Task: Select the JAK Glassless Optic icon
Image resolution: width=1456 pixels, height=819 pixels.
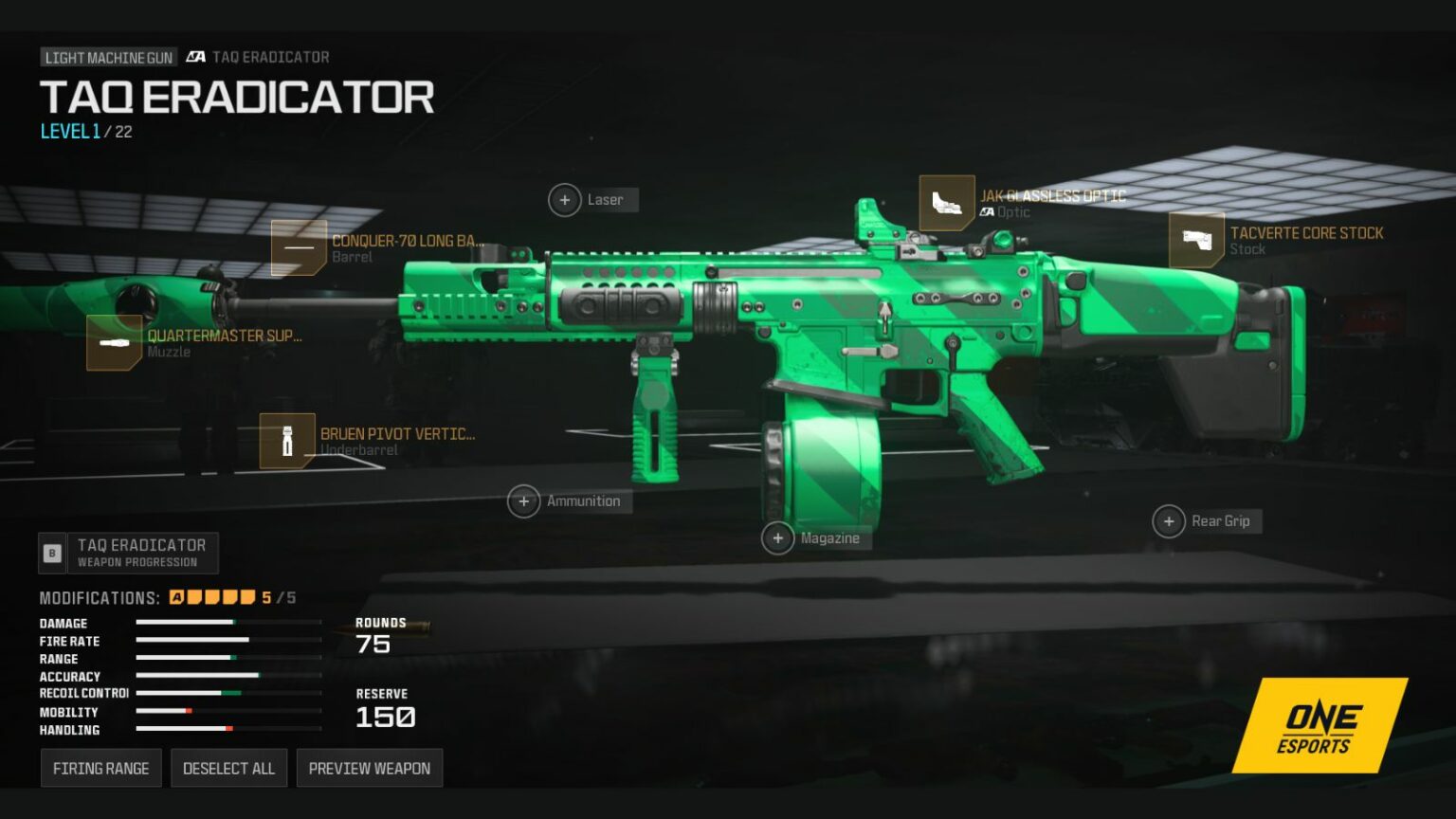Action: 949,203
